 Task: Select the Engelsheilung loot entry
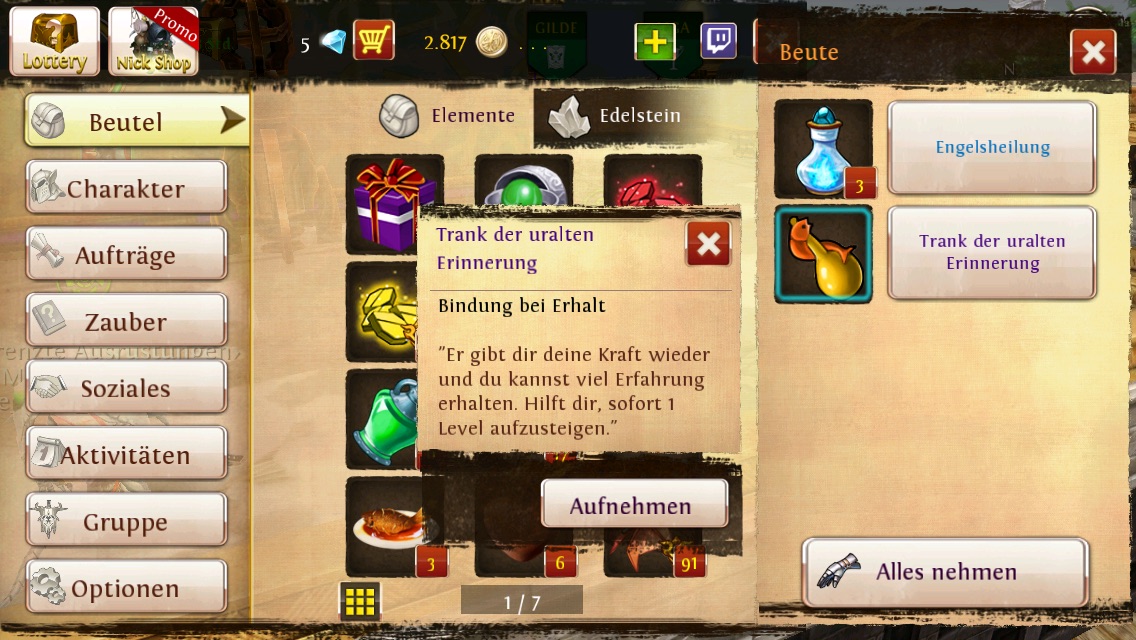pos(992,148)
